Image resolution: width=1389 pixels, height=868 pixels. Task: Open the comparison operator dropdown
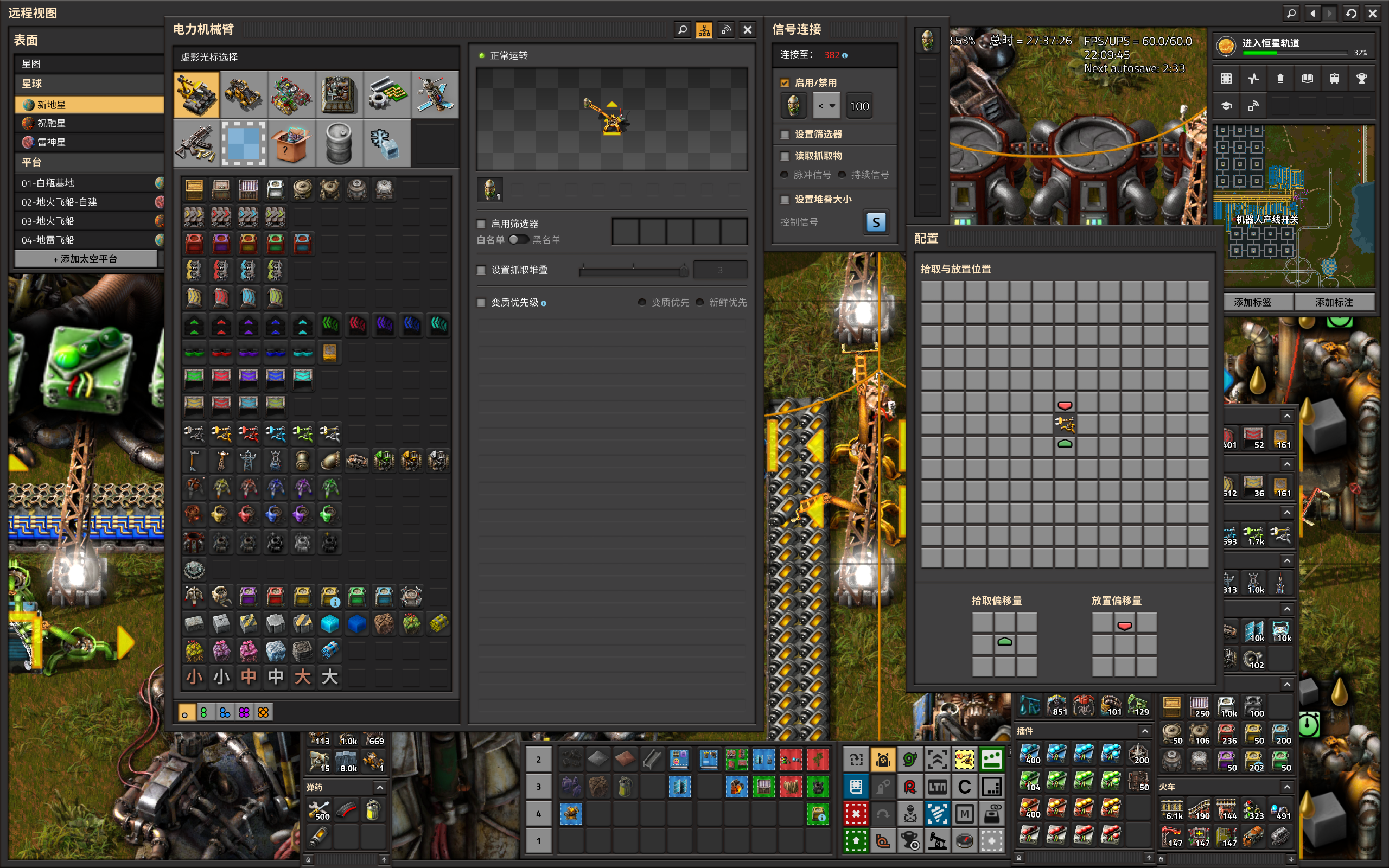826,106
